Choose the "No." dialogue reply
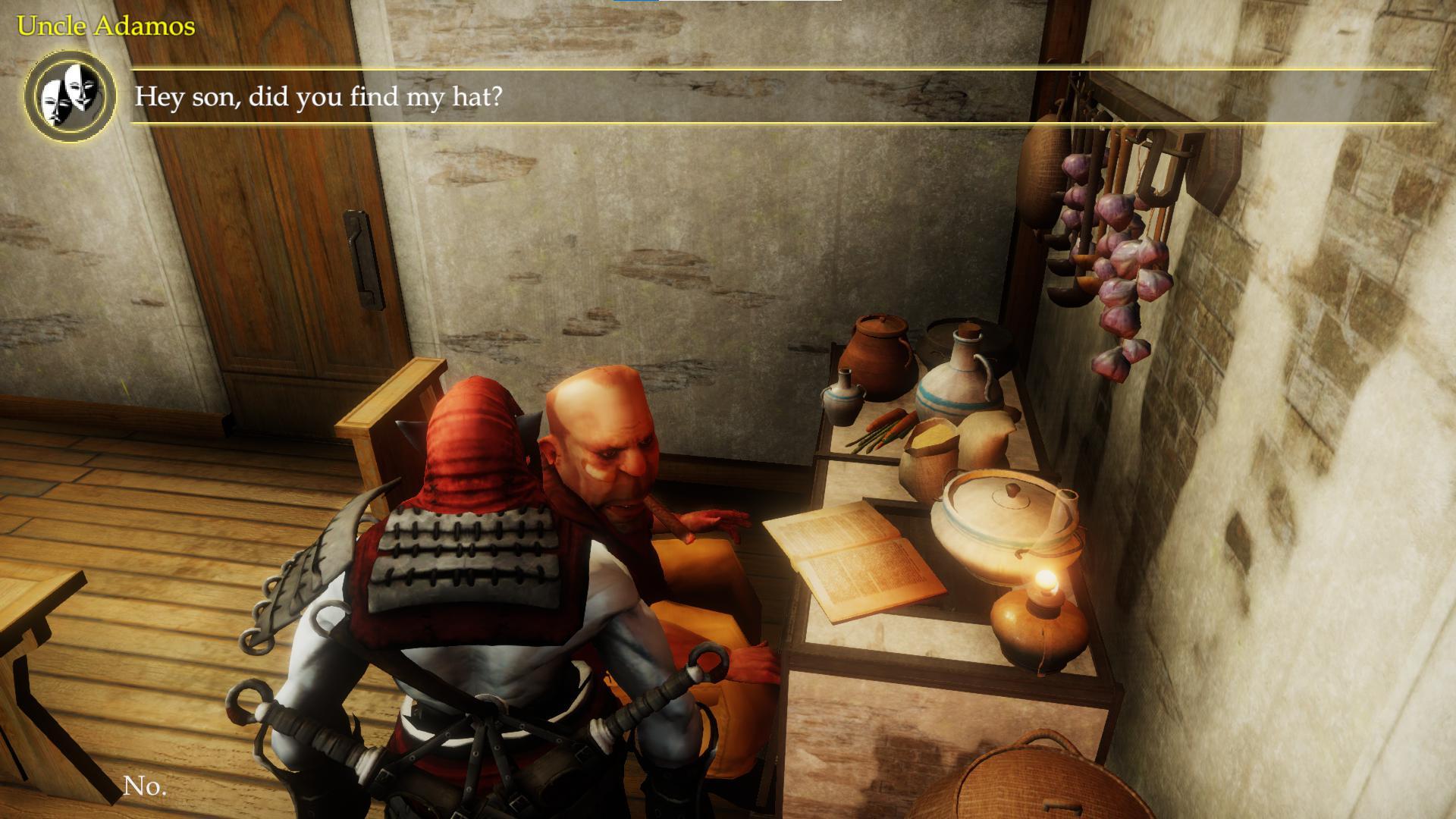 pos(144,786)
